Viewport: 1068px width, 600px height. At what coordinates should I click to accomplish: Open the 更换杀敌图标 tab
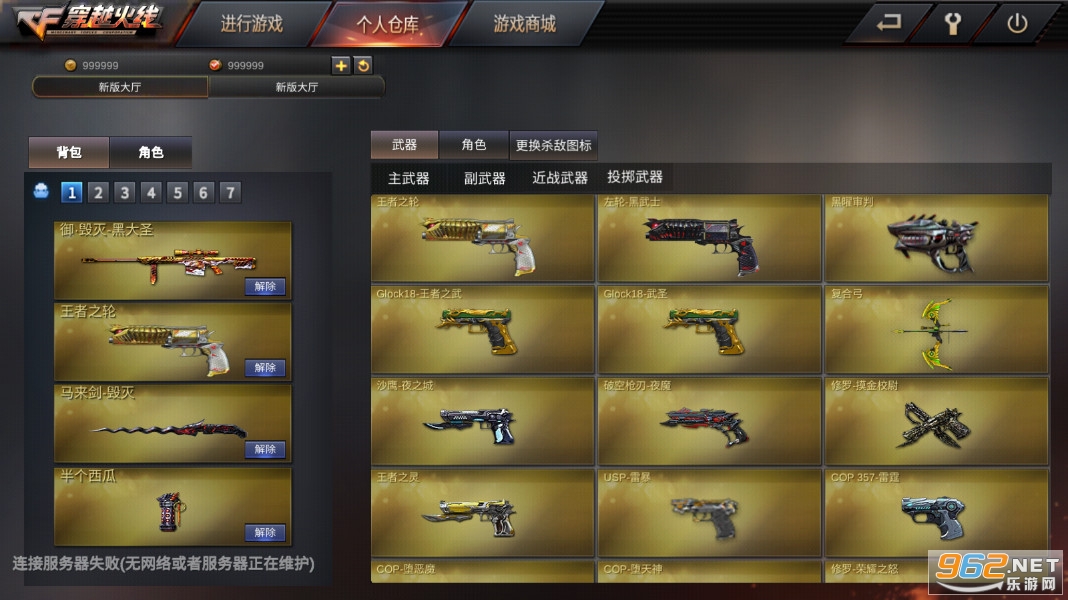pos(553,145)
